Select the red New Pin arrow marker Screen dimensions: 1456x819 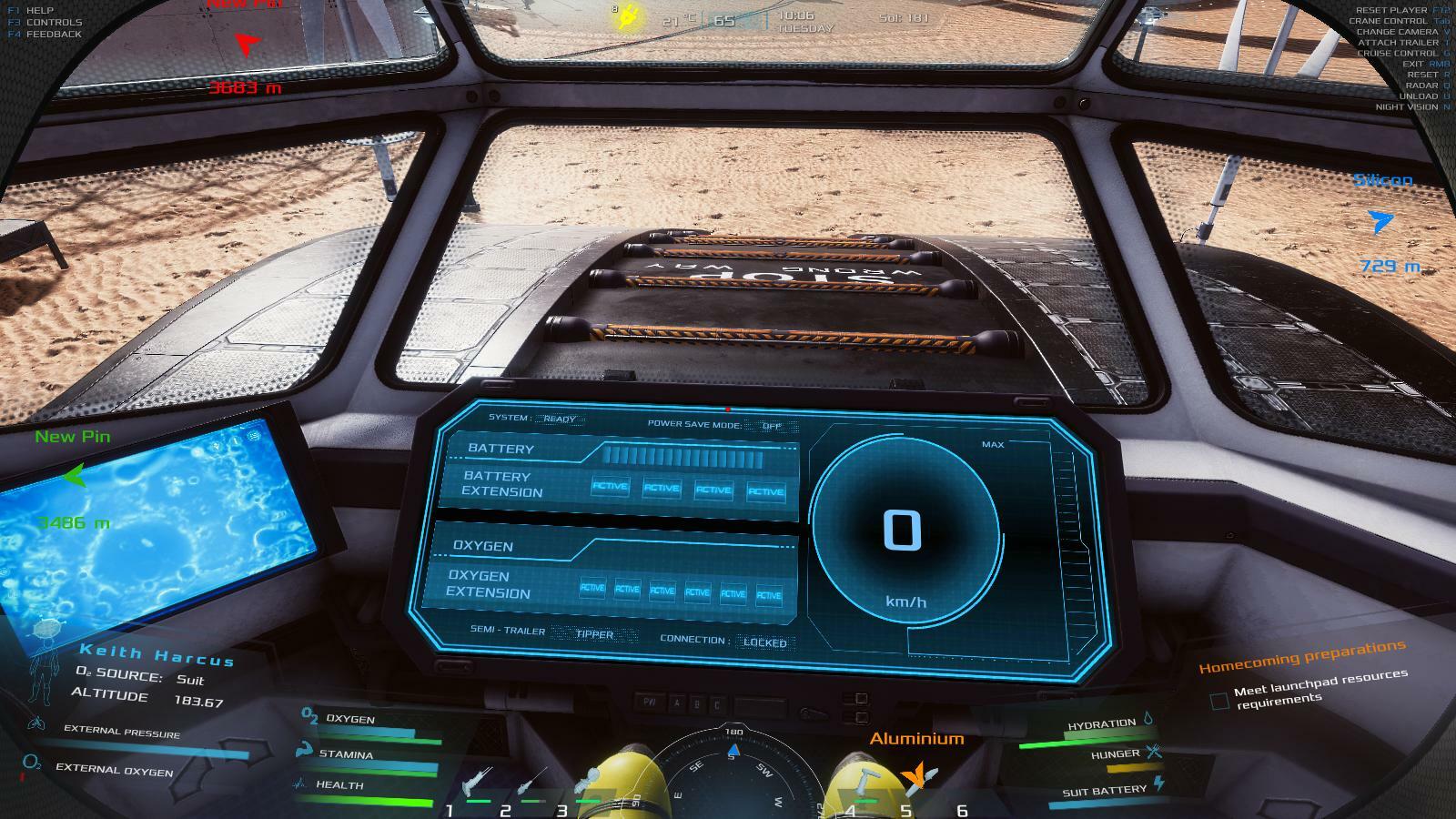click(x=247, y=43)
